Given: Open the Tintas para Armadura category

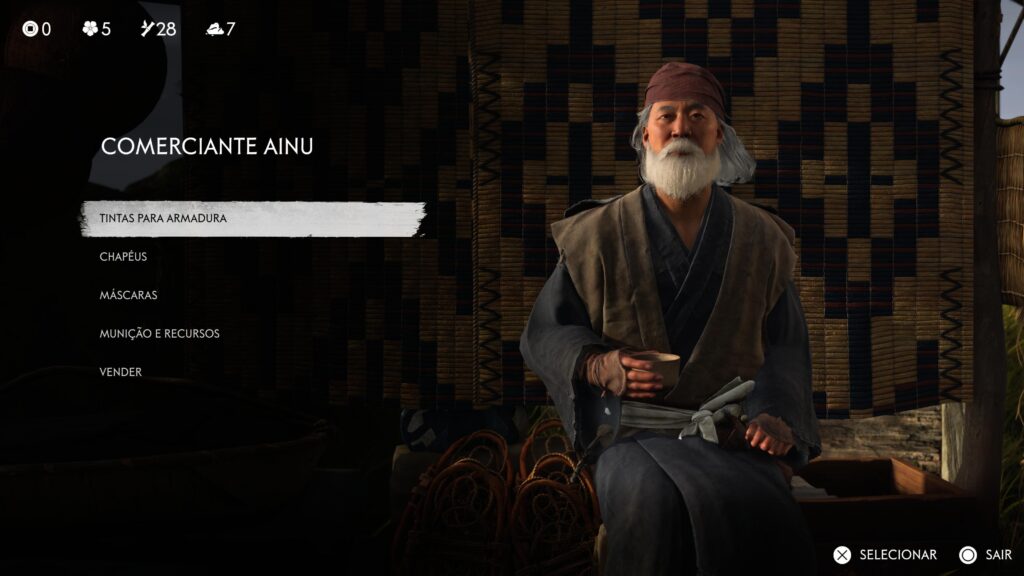Looking at the screenshot, I should point(163,218).
